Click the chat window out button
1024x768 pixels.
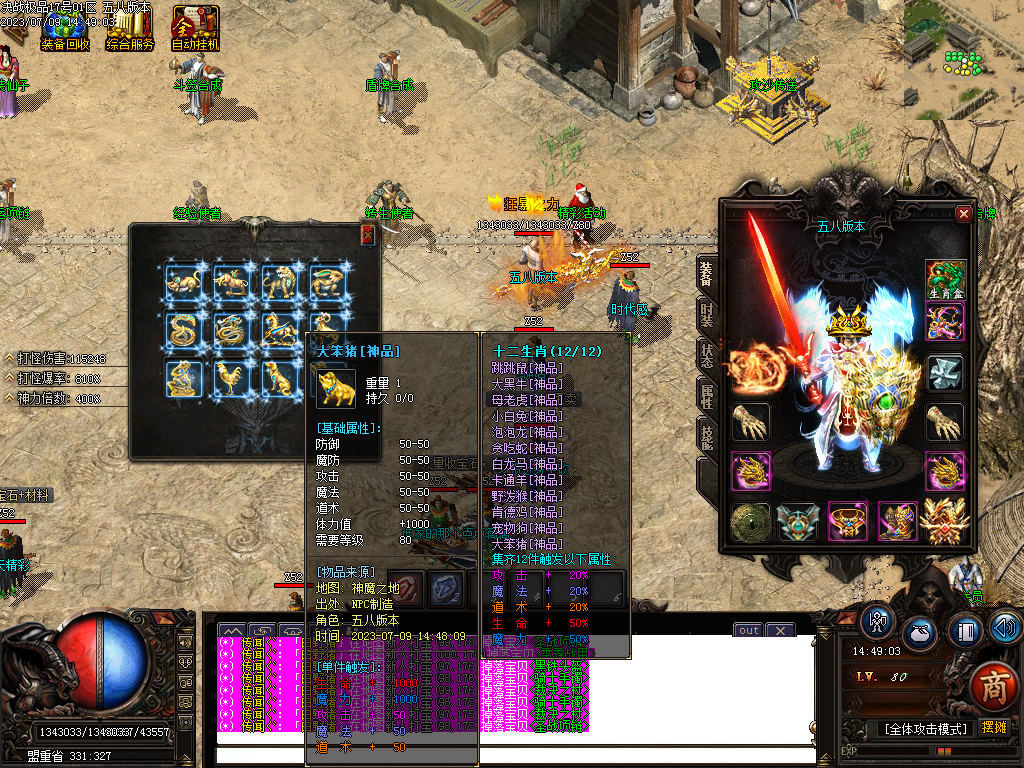pyautogui.click(x=748, y=630)
